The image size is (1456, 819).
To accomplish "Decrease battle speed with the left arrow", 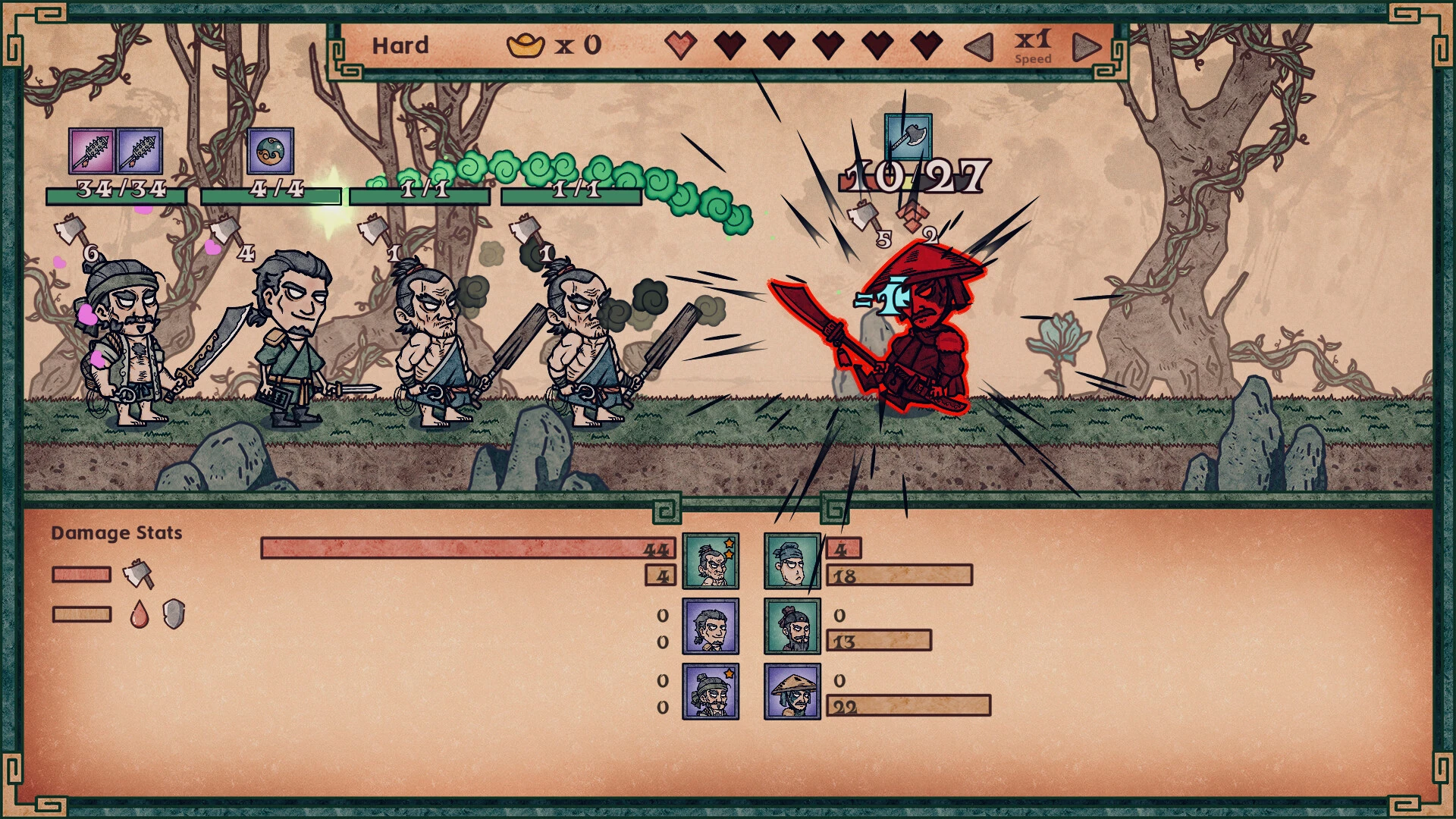I will (x=979, y=46).
